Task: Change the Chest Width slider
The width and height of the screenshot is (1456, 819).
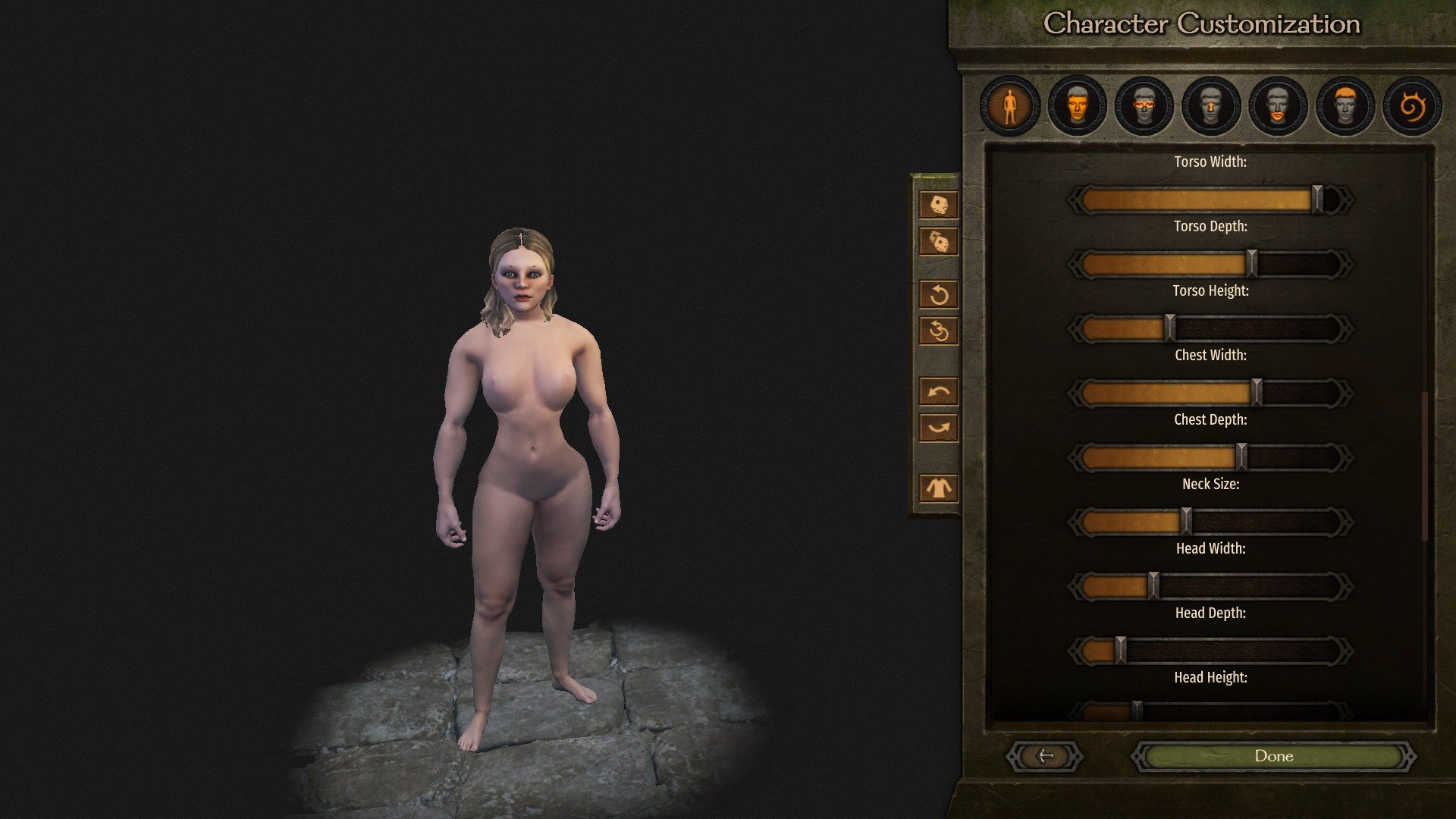Action: click(1257, 394)
